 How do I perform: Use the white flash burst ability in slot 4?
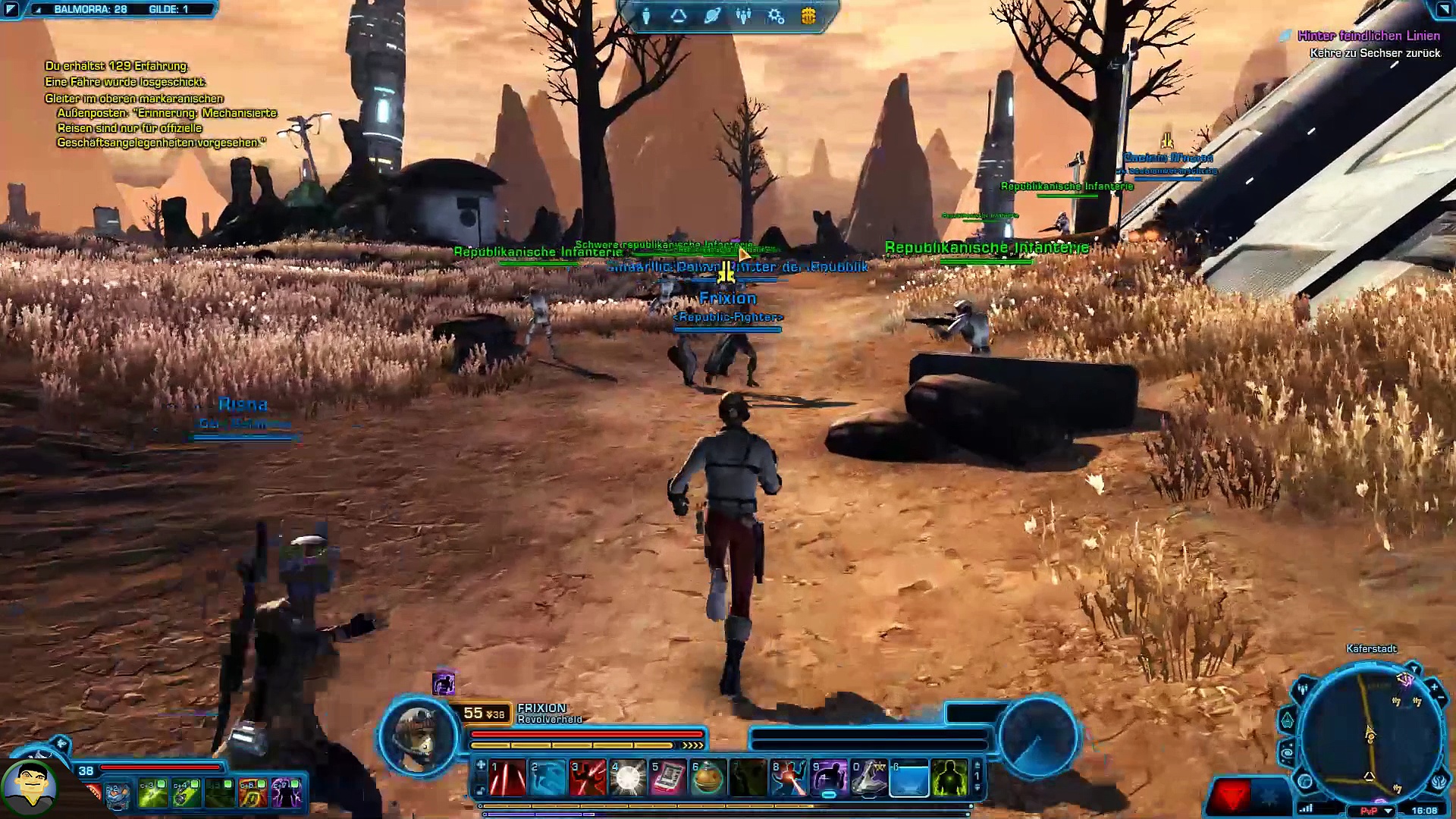click(x=628, y=778)
